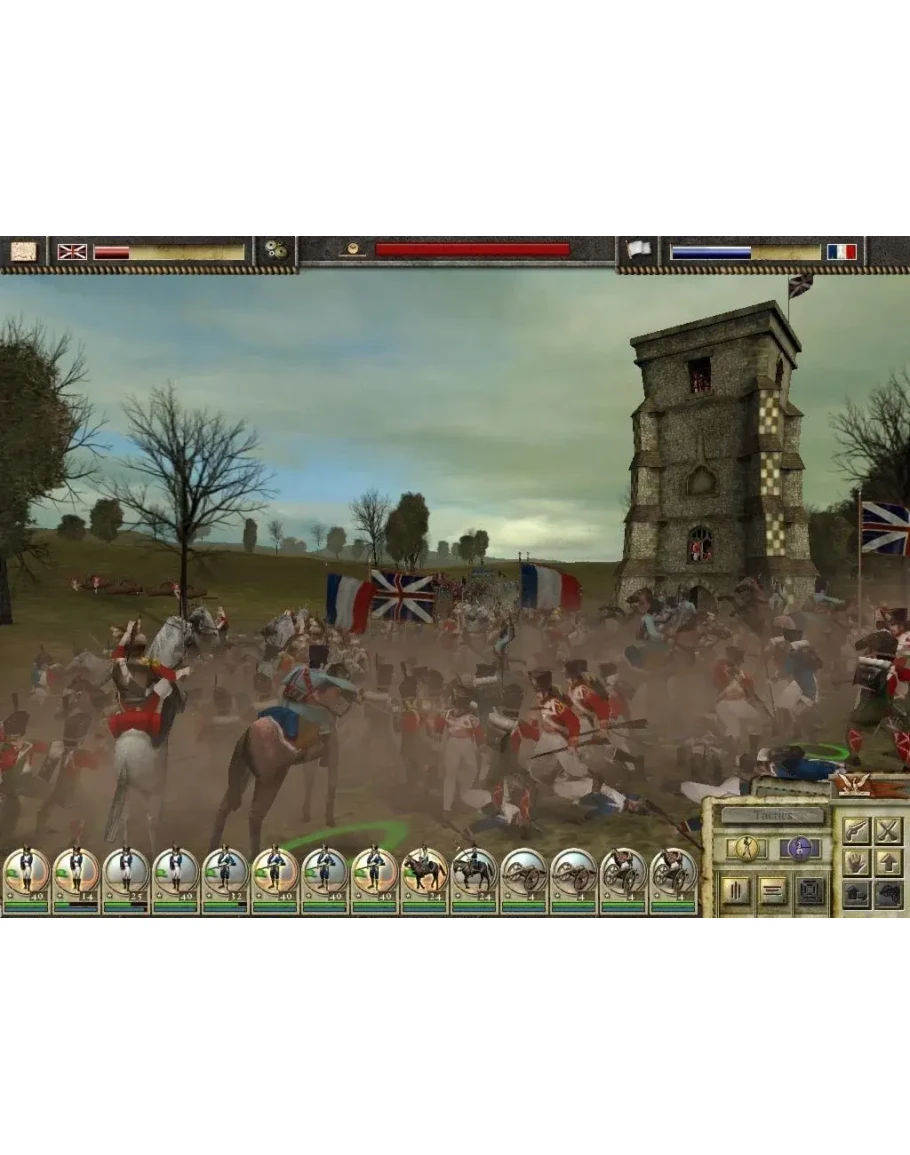Select the infantry unit card showing 32
The height and width of the screenshot is (1155, 910).
pyautogui.click(x=225, y=878)
